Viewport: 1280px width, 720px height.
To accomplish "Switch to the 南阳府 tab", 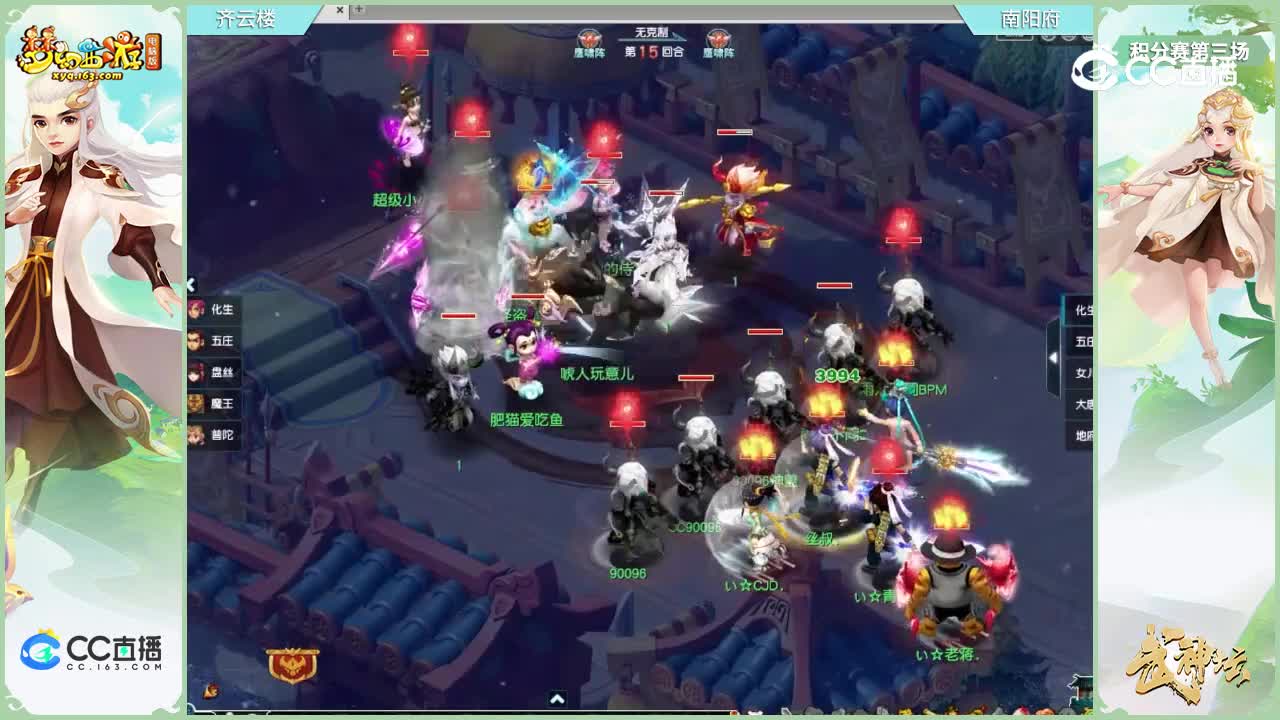I will click(1029, 17).
